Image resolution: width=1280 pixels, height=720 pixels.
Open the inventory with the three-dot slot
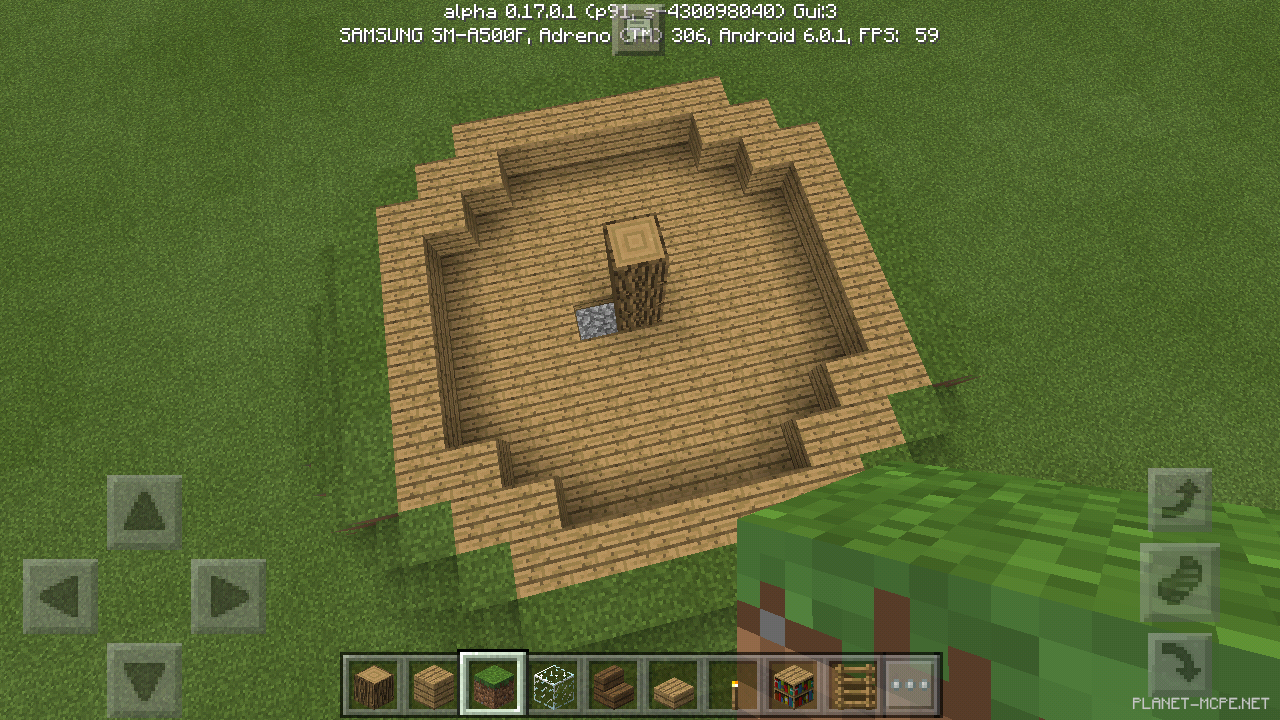tap(910, 685)
